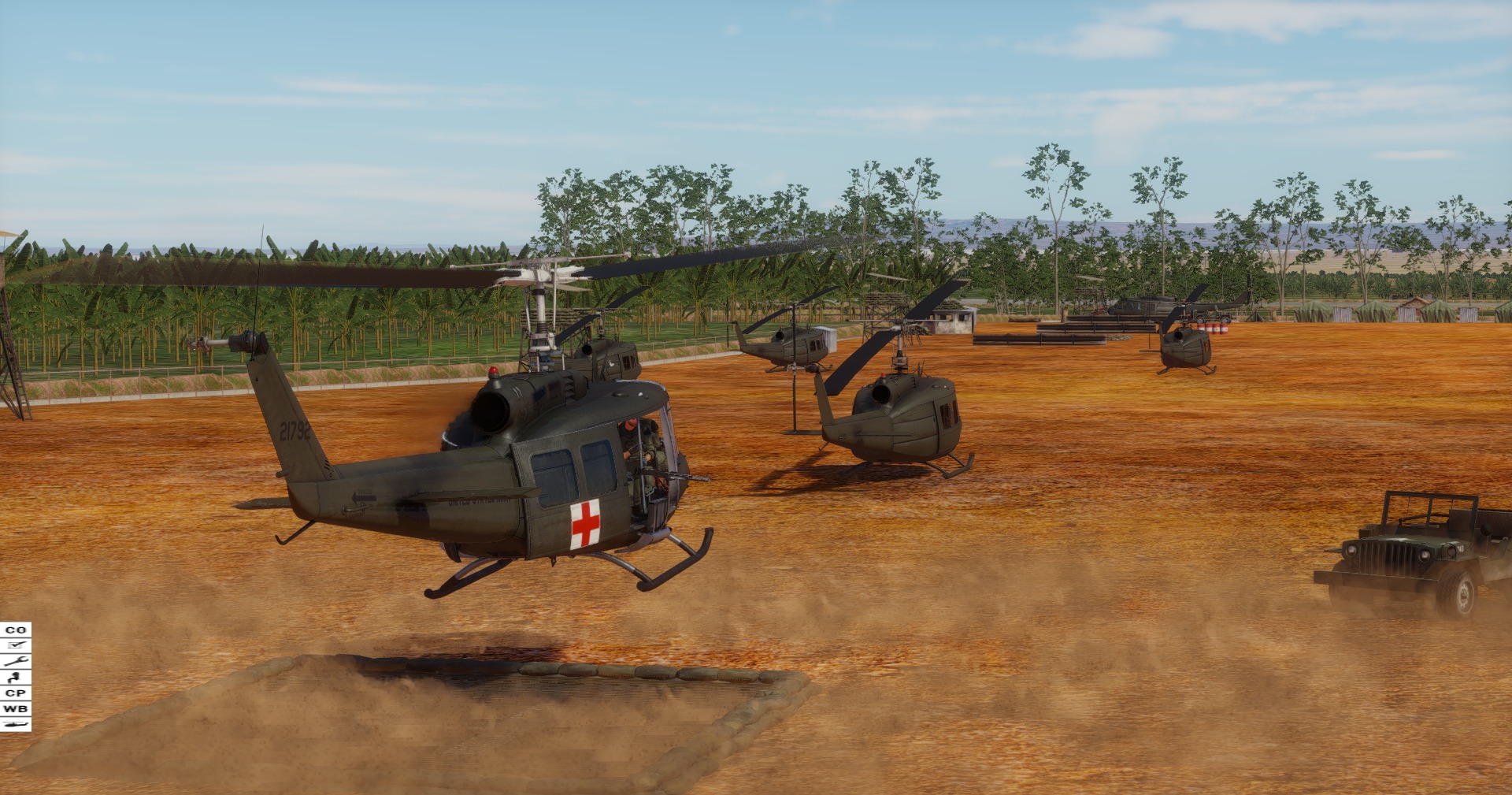Select the maintenance wrench icon

[14, 661]
